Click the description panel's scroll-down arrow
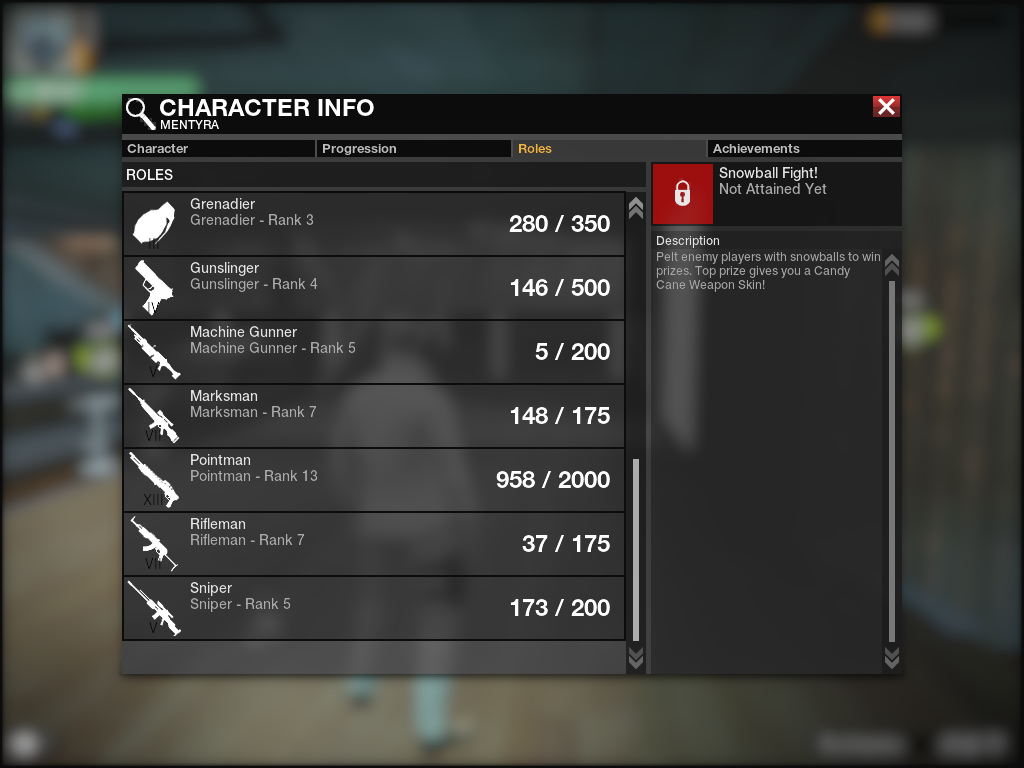Image resolution: width=1024 pixels, height=768 pixels. (x=892, y=657)
